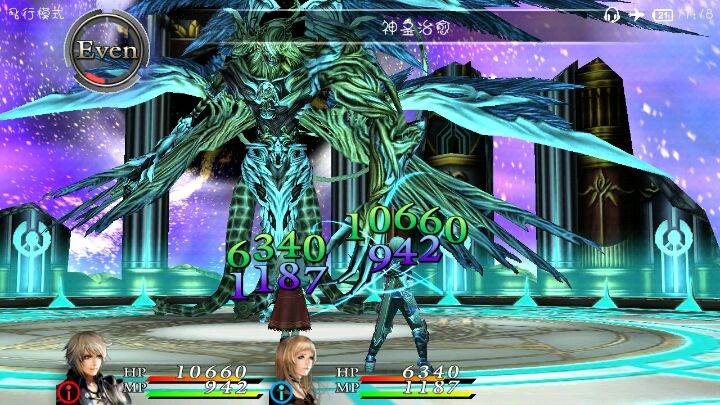Image resolution: width=720 pixels, height=405 pixels.
Task: Select the silver-haired male character portrait
Action: coord(92,364)
